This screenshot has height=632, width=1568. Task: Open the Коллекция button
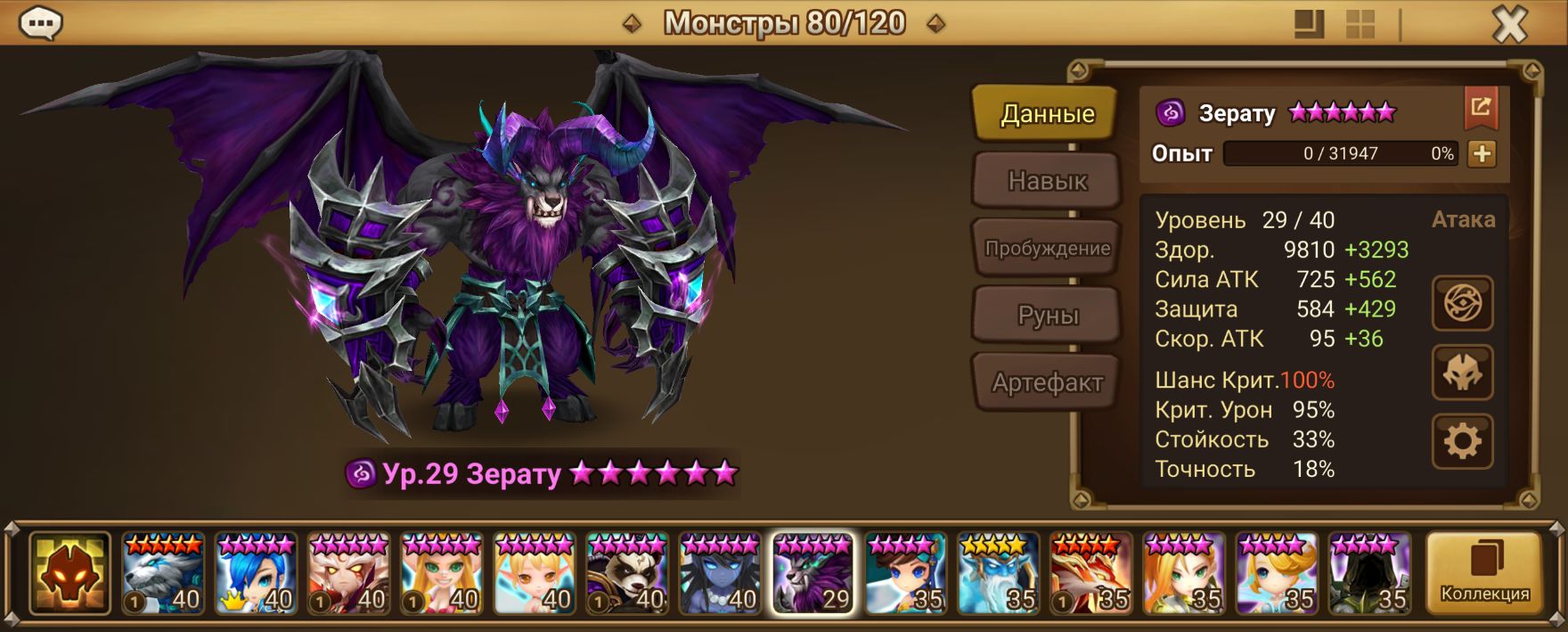coord(1484,573)
